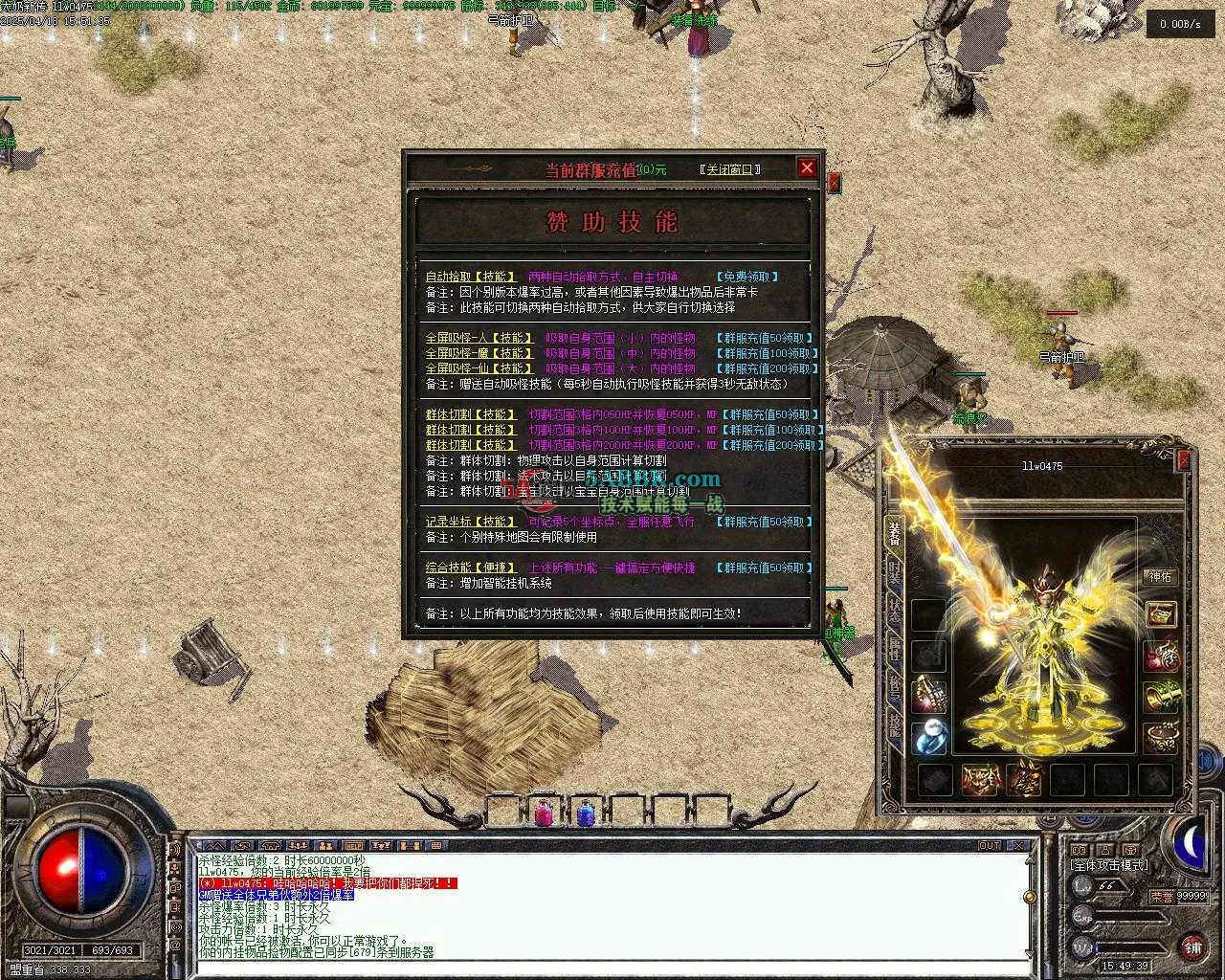The image size is (1225, 980).
Task: Use the blue potion in the quick belt
Action: coord(586,813)
